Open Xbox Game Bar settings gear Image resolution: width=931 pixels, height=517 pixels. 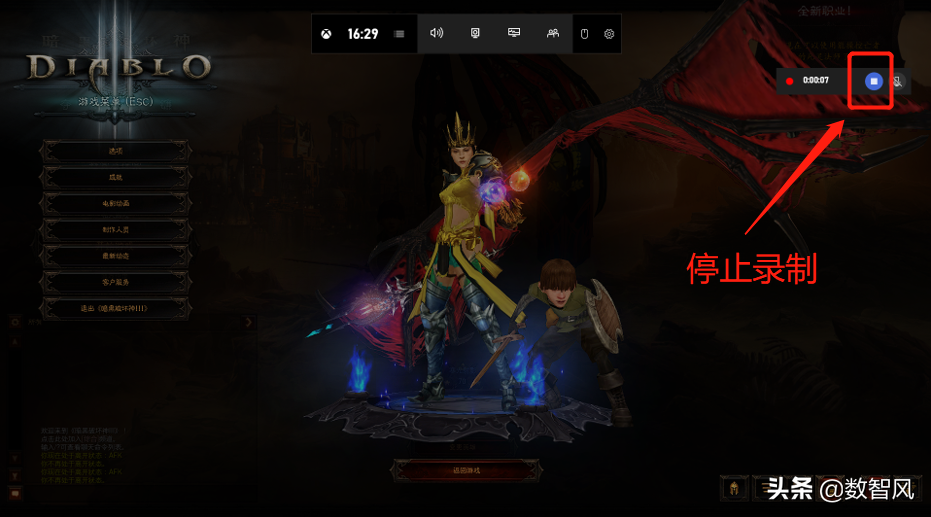[609, 34]
